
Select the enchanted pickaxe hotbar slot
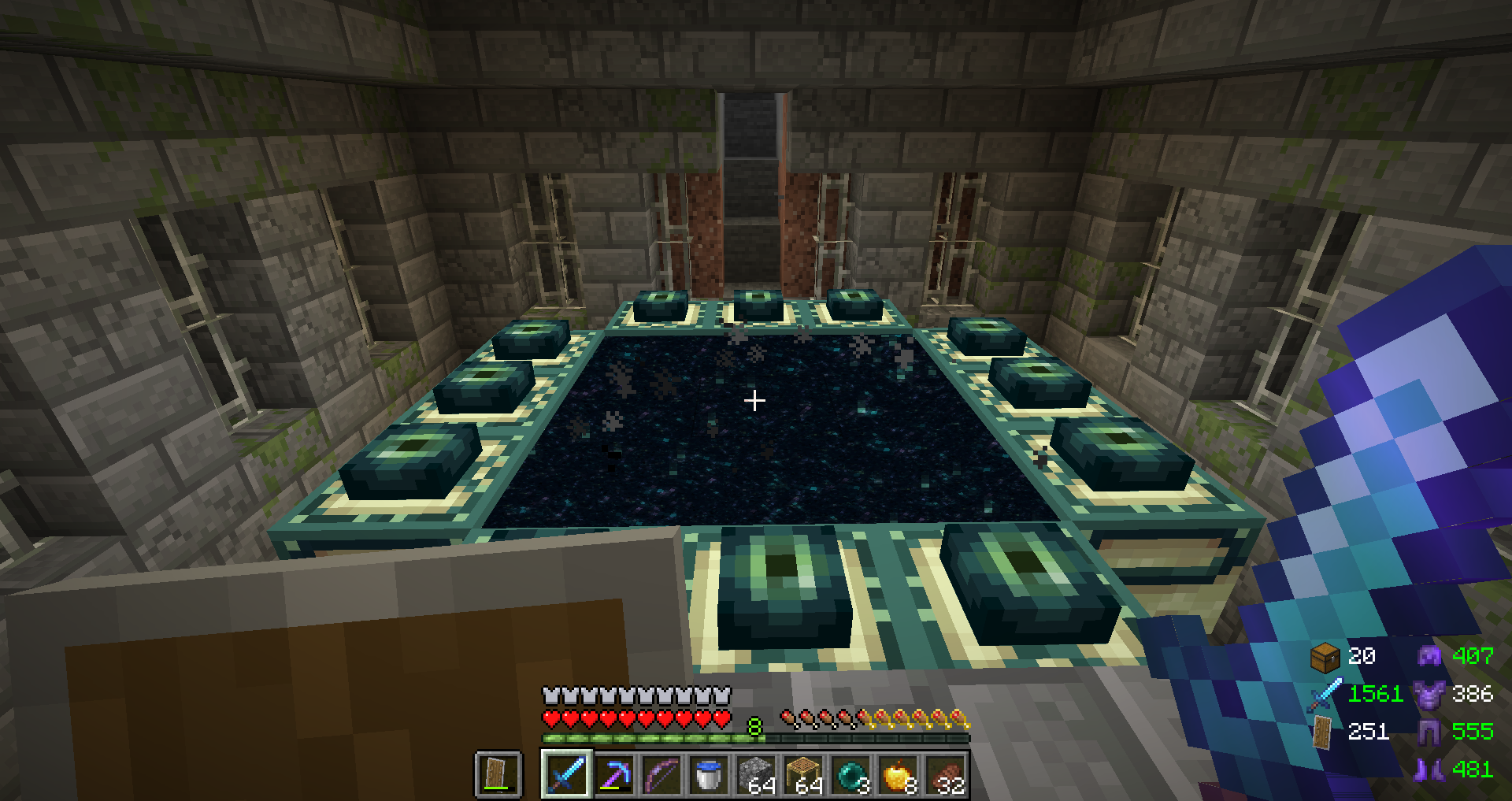pos(614,774)
